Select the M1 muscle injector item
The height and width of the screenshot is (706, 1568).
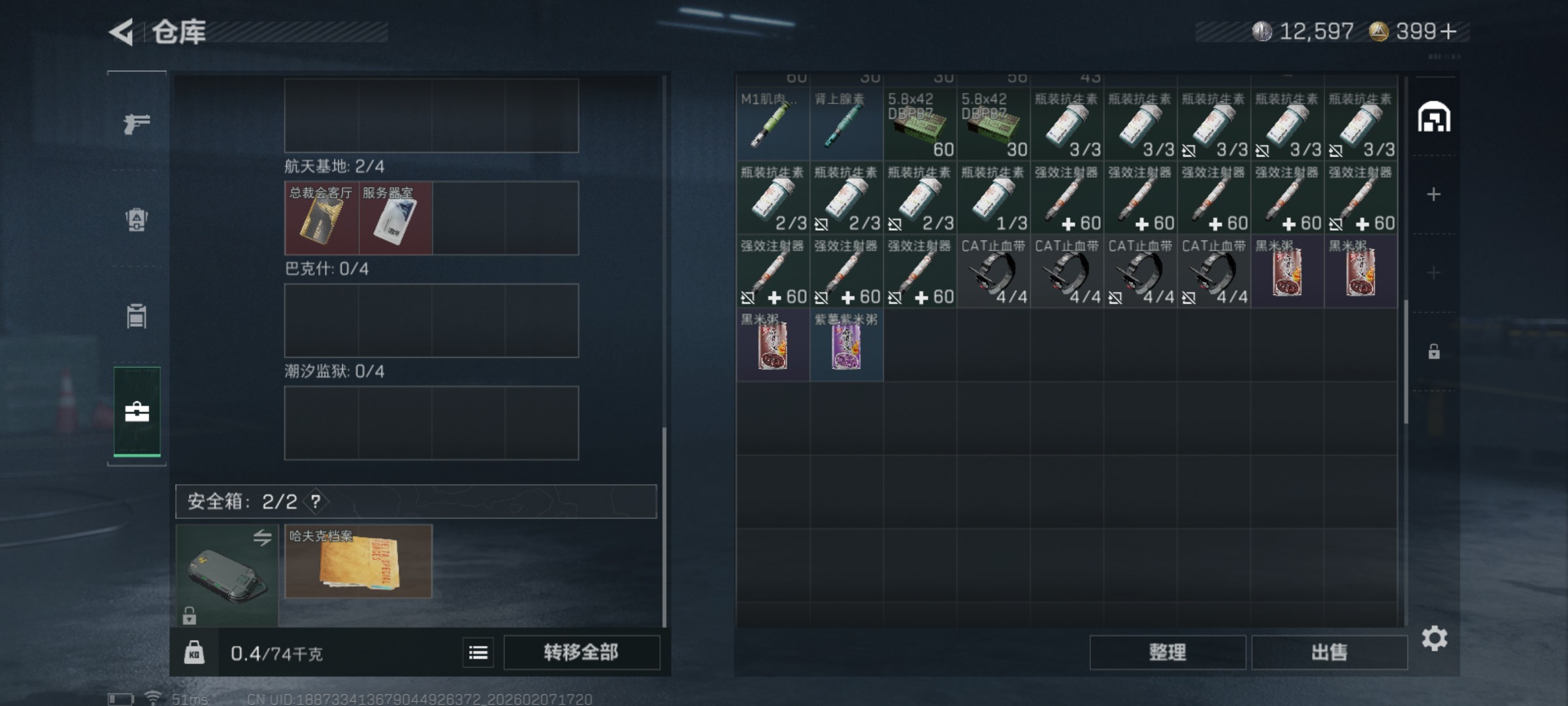773,124
